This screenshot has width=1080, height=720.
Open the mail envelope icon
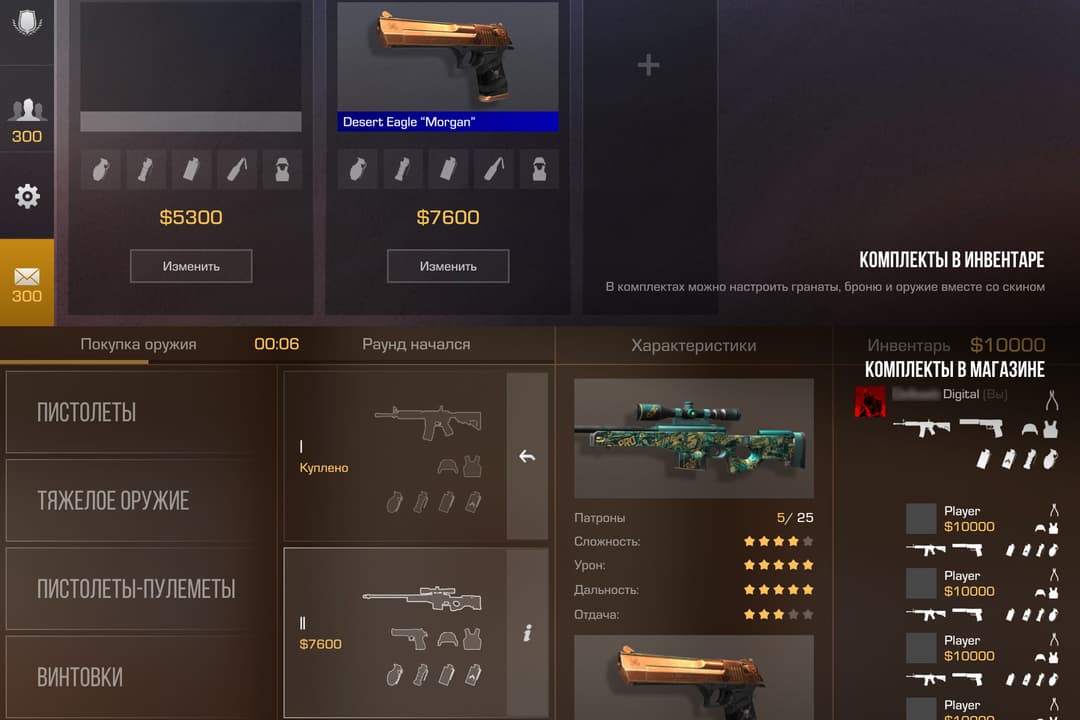(27, 277)
